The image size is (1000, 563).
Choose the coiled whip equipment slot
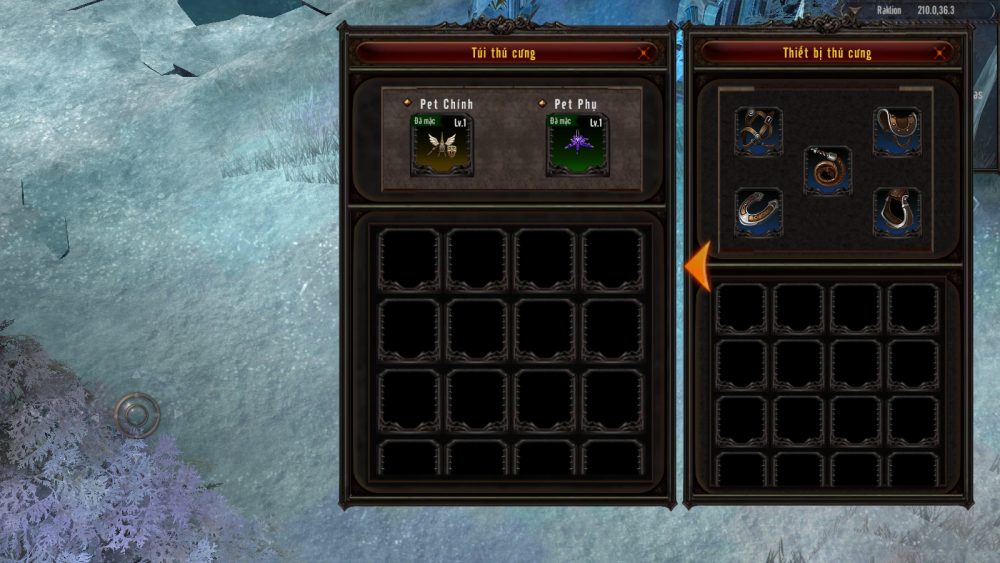[x=827, y=171]
